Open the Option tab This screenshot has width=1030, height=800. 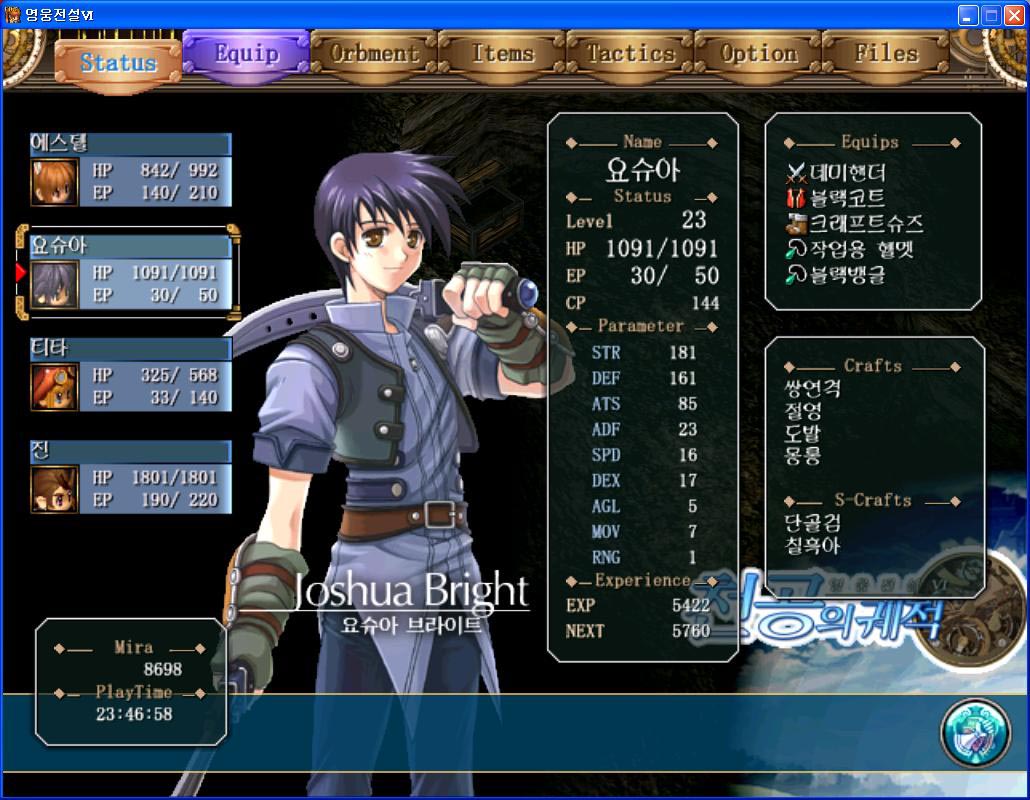758,53
